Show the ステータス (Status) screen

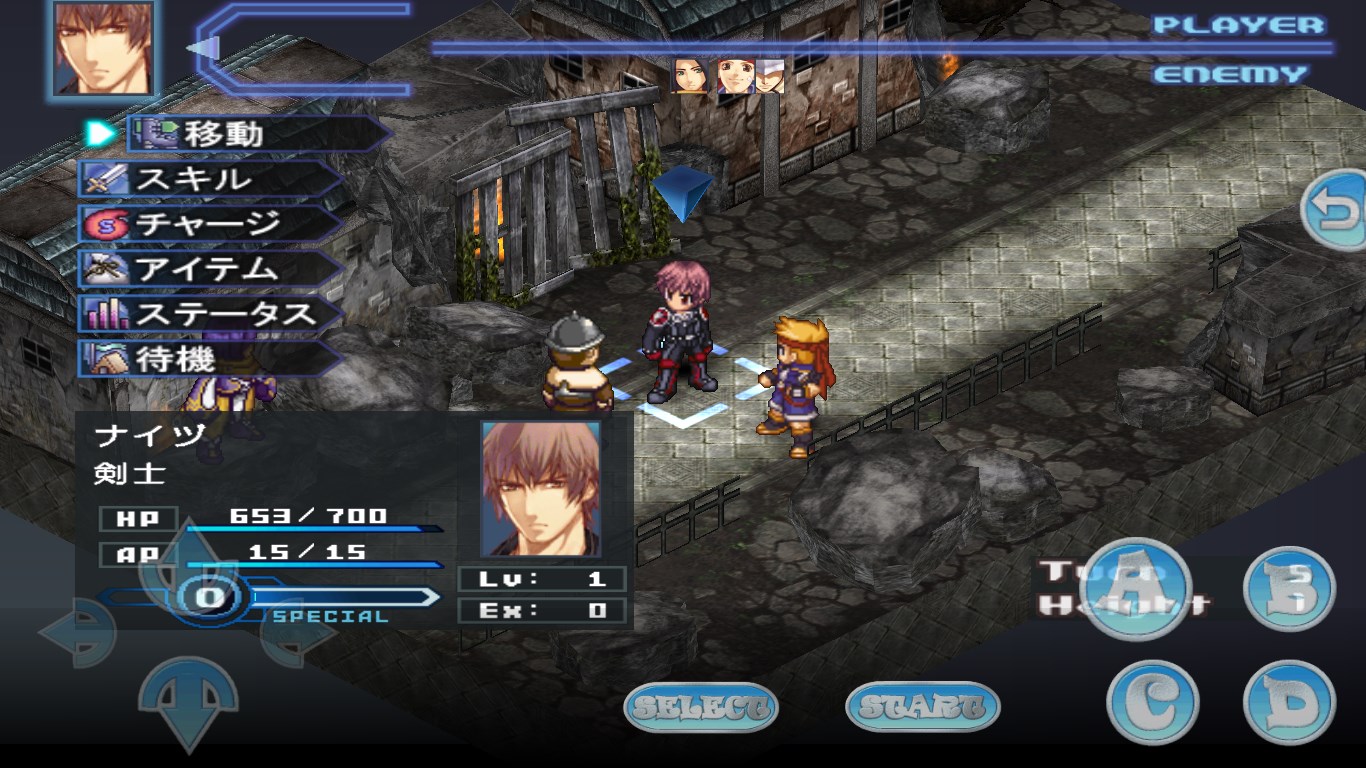[x=210, y=314]
